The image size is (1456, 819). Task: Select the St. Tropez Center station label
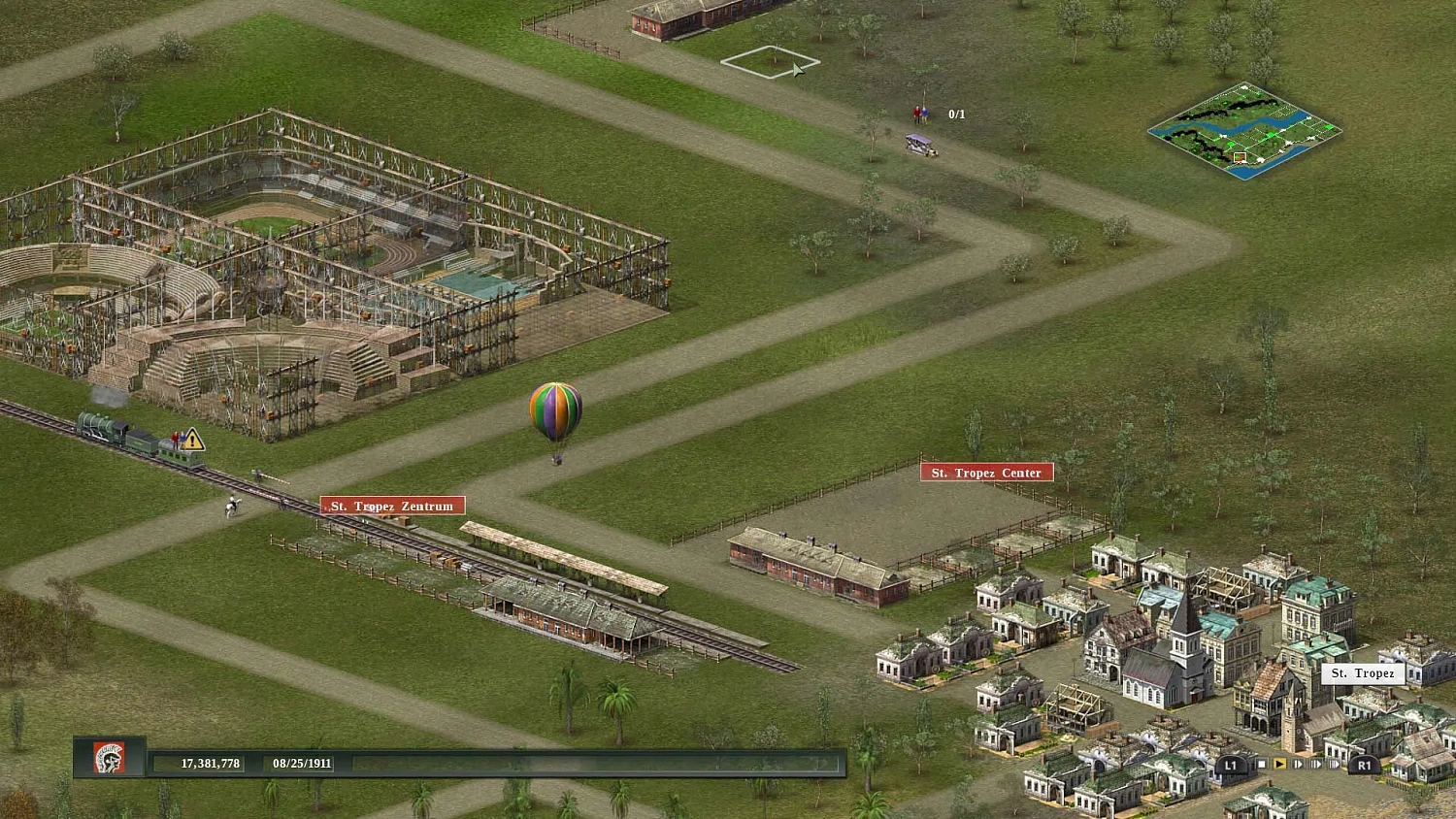[x=985, y=472]
